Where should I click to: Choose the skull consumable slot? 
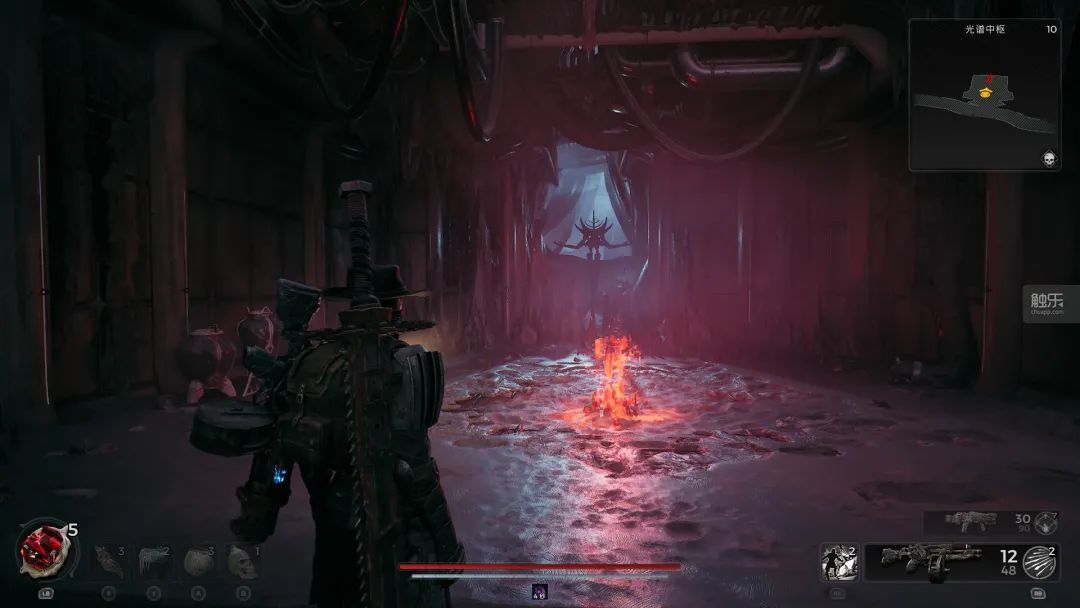point(242,561)
